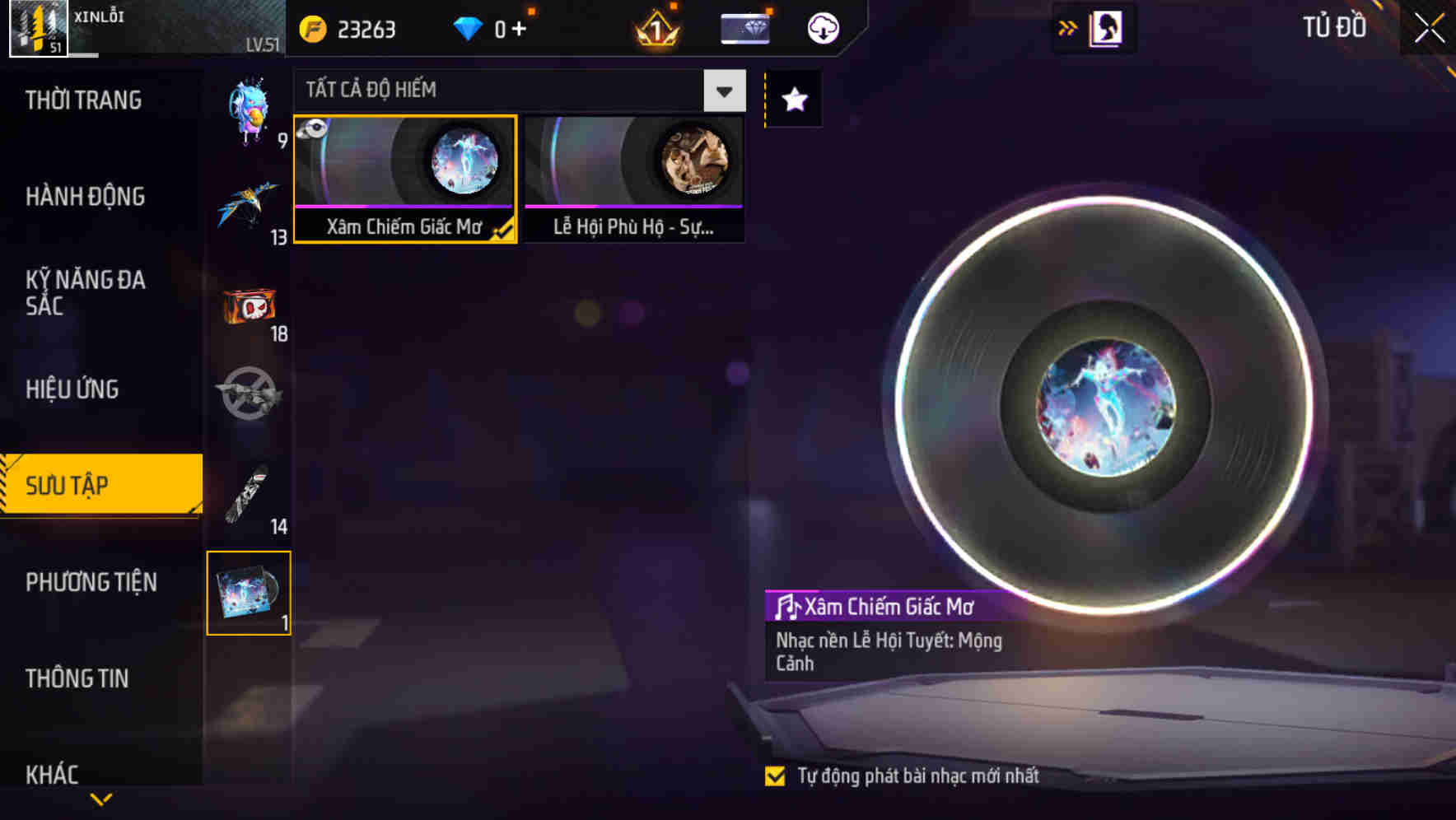The width and height of the screenshot is (1456, 820).
Task: Open the cloud download icon in top bar
Action: point(821,27)
